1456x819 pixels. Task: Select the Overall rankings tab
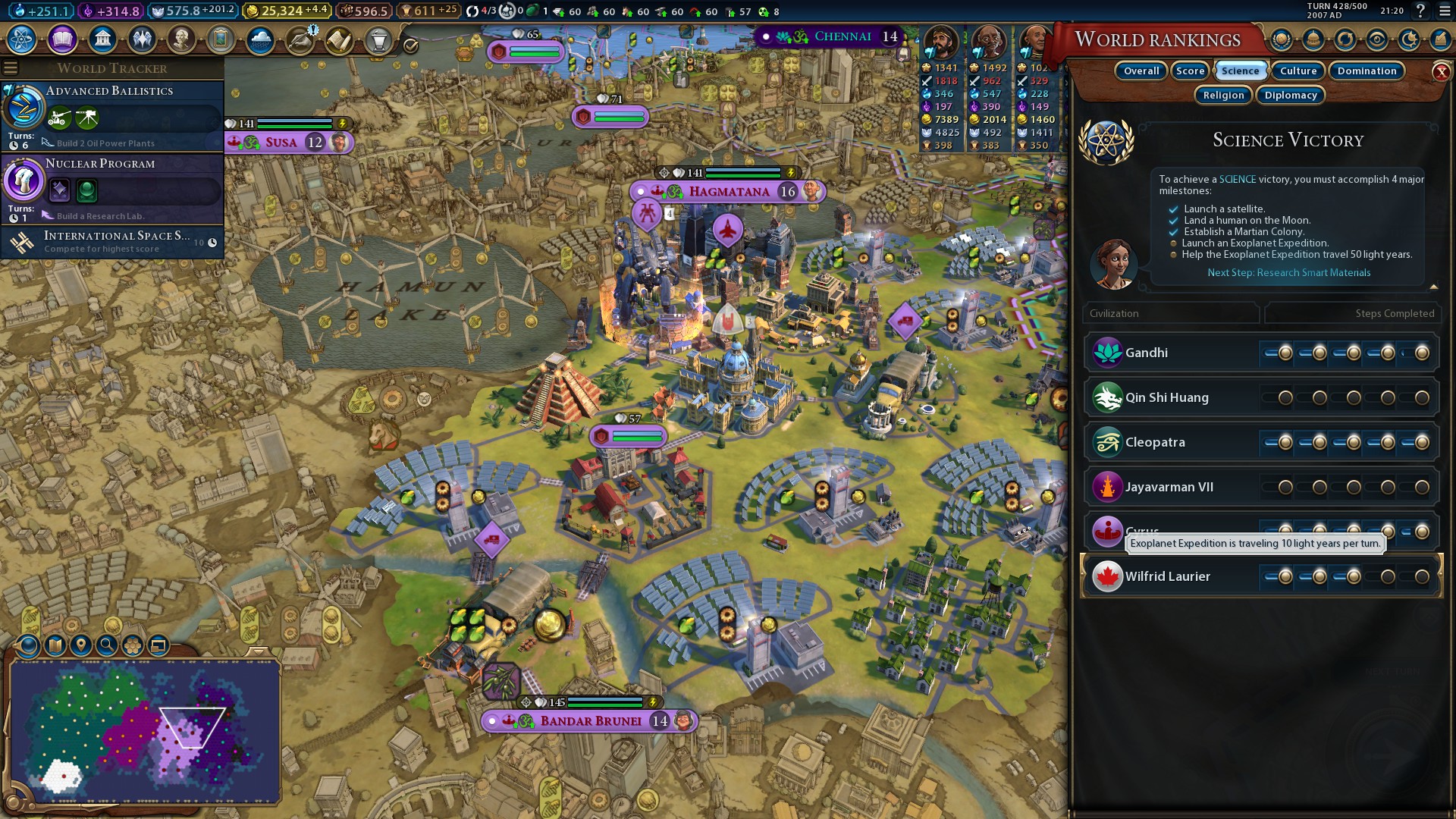click(1141, 71)
